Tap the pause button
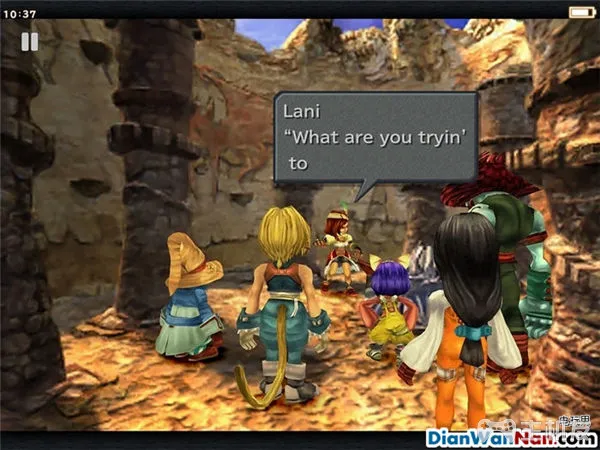 [30, 41]
